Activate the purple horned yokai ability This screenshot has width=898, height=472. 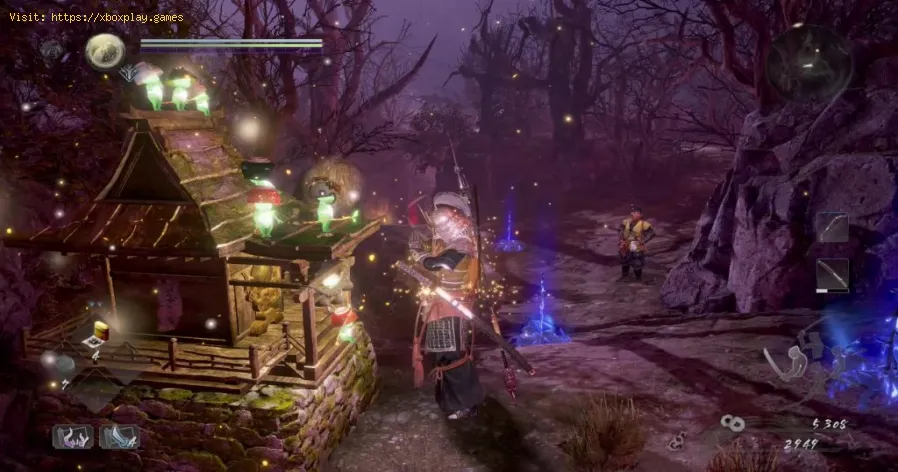(73, 437)
